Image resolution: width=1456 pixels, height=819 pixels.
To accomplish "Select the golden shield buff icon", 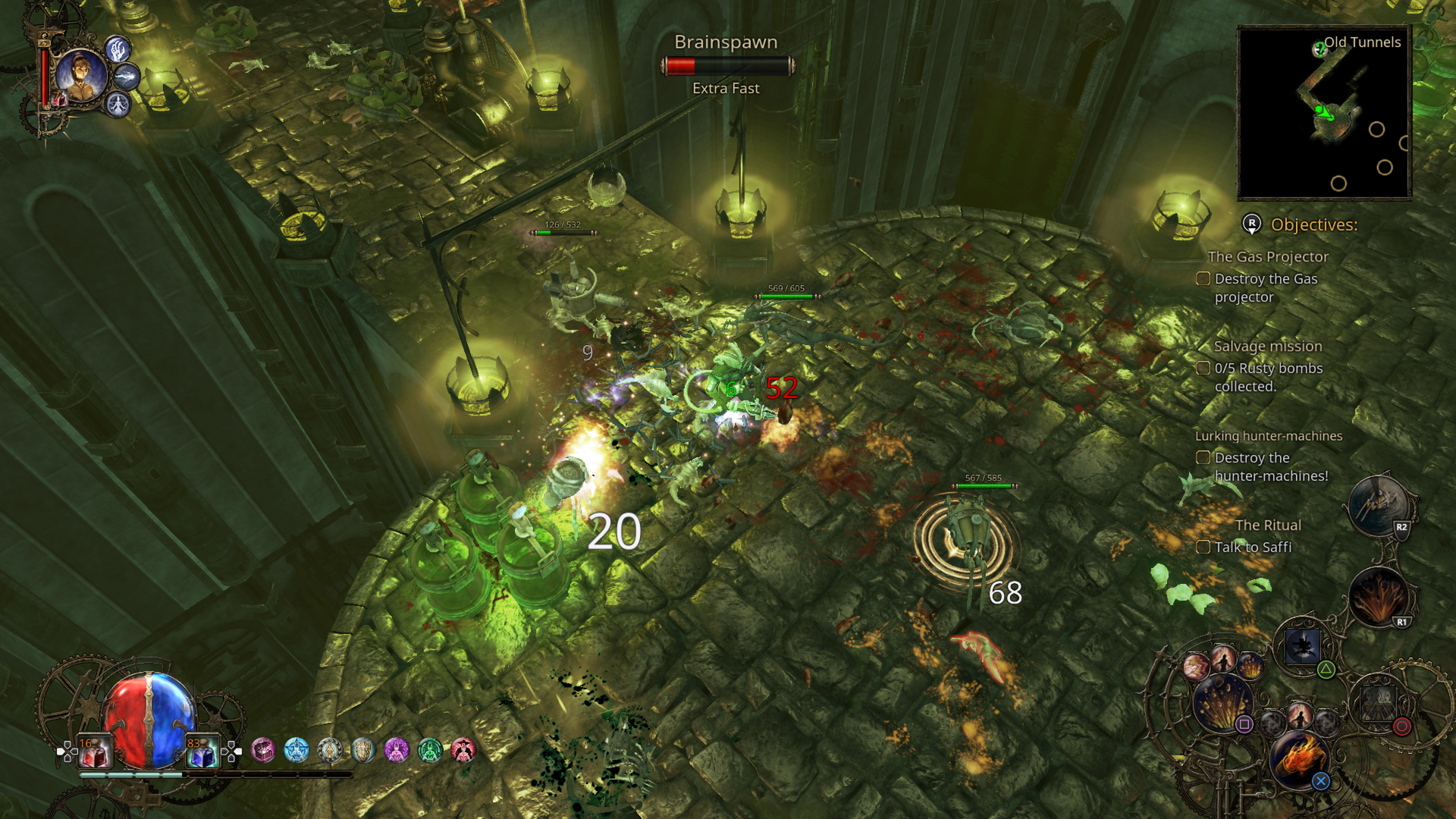I will (364, 749).
